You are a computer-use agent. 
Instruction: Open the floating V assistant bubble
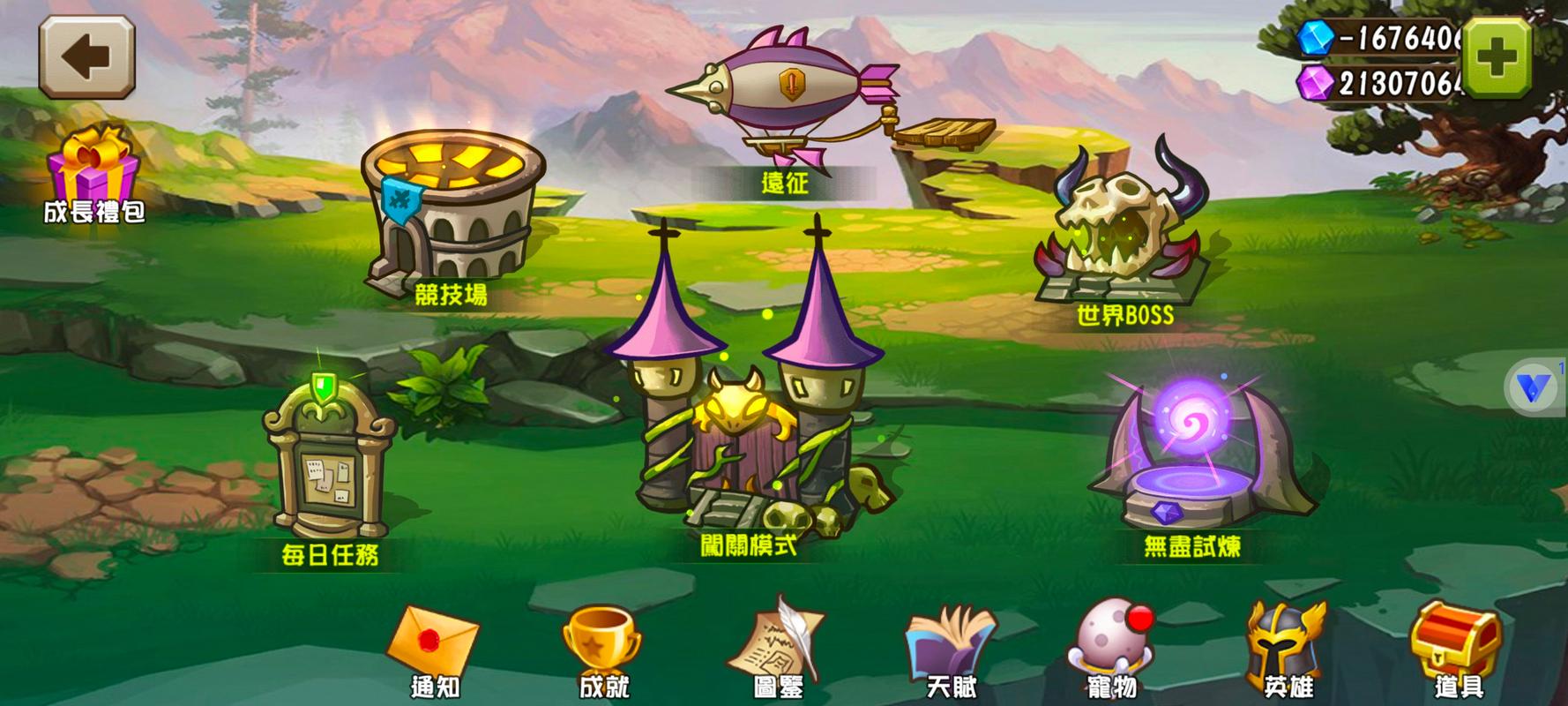(x=1533, y=388)
